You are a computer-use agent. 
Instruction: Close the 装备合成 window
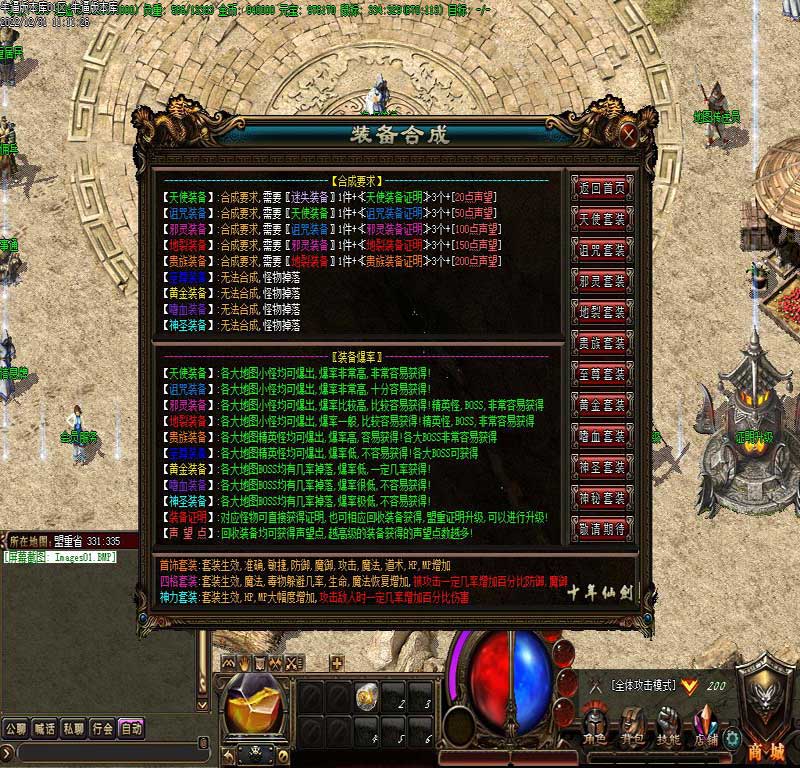(x=628, y=133)
